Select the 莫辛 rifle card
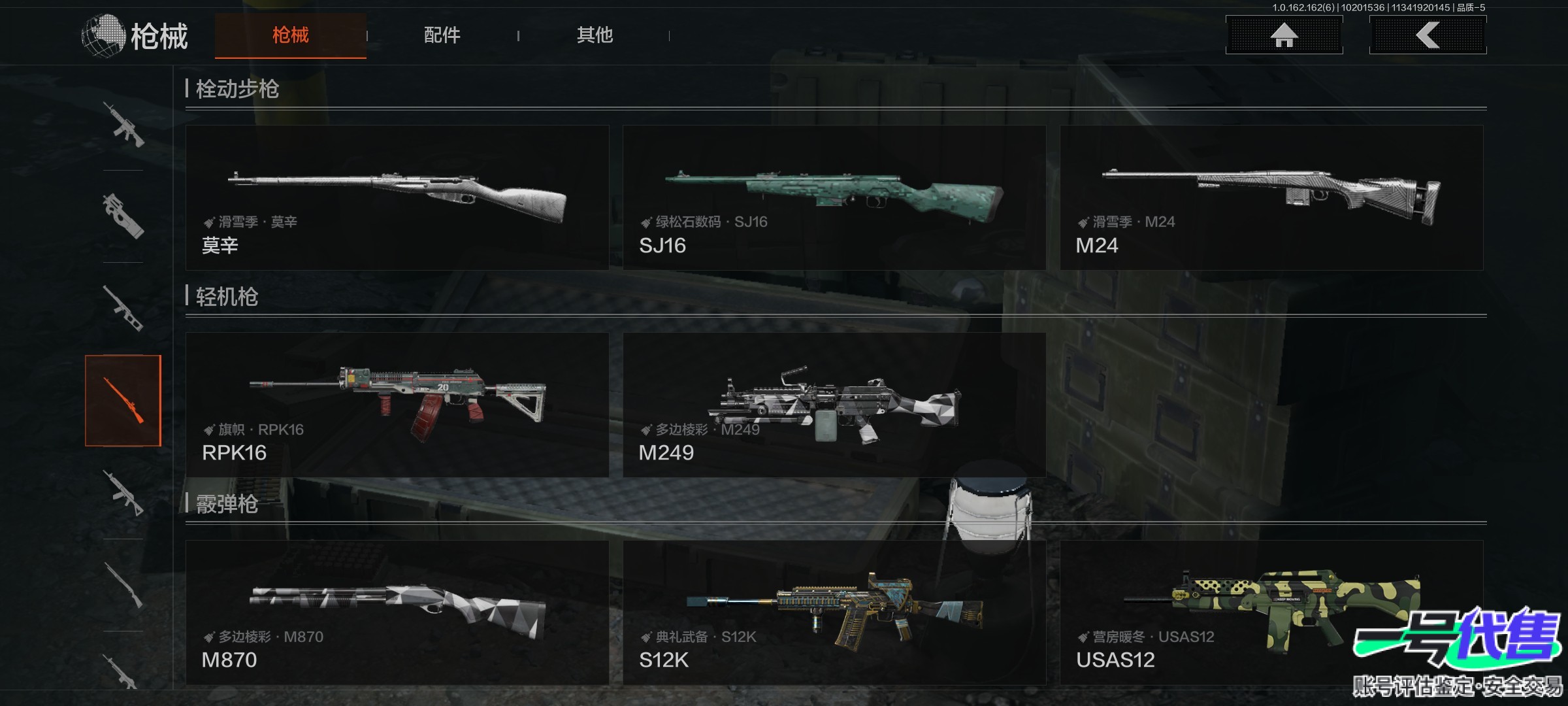The height and width of the screenshot is (706, 1568). tap(397, 197)
